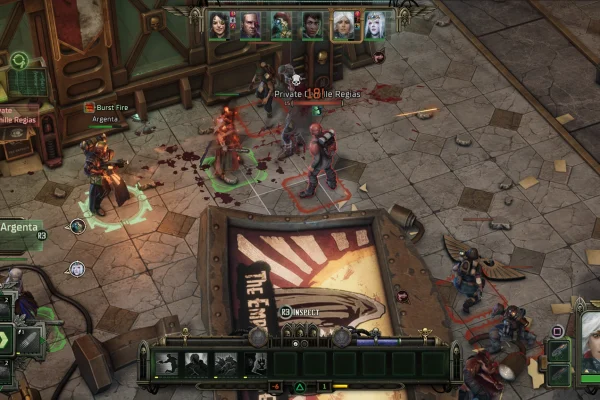Select the bald scarred man portrait
This screenshot has width=600, height=400.
pos(250,25)
